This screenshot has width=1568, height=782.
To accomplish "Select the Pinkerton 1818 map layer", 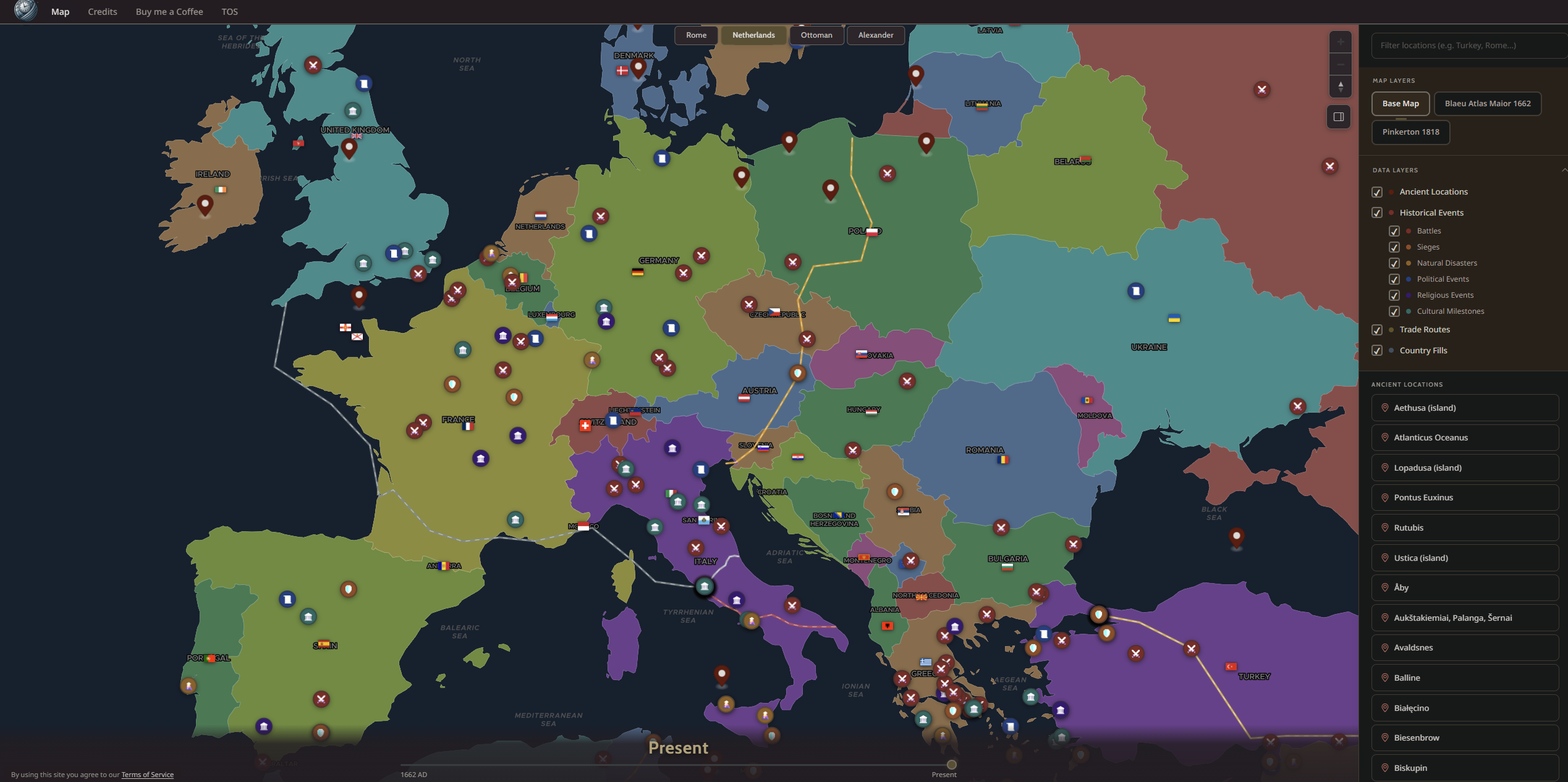I will (x=1410, y=132).
